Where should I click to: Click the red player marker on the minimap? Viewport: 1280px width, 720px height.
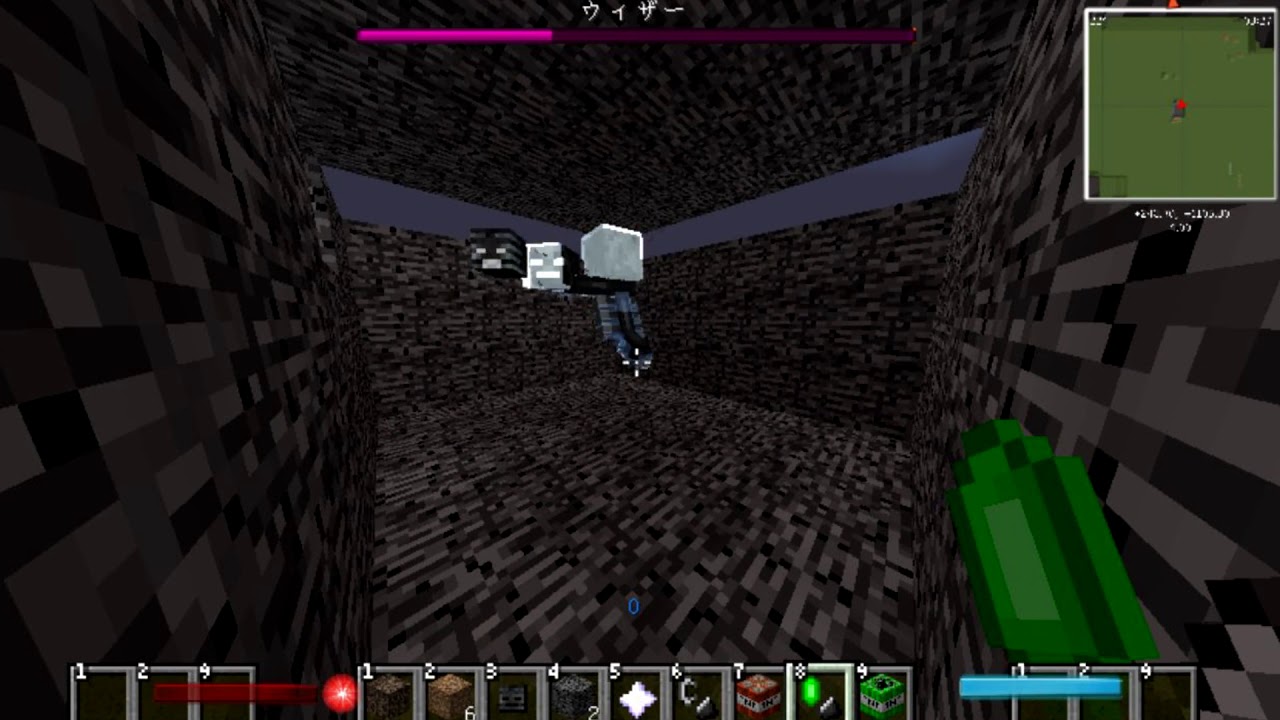tap(1182, 103)
